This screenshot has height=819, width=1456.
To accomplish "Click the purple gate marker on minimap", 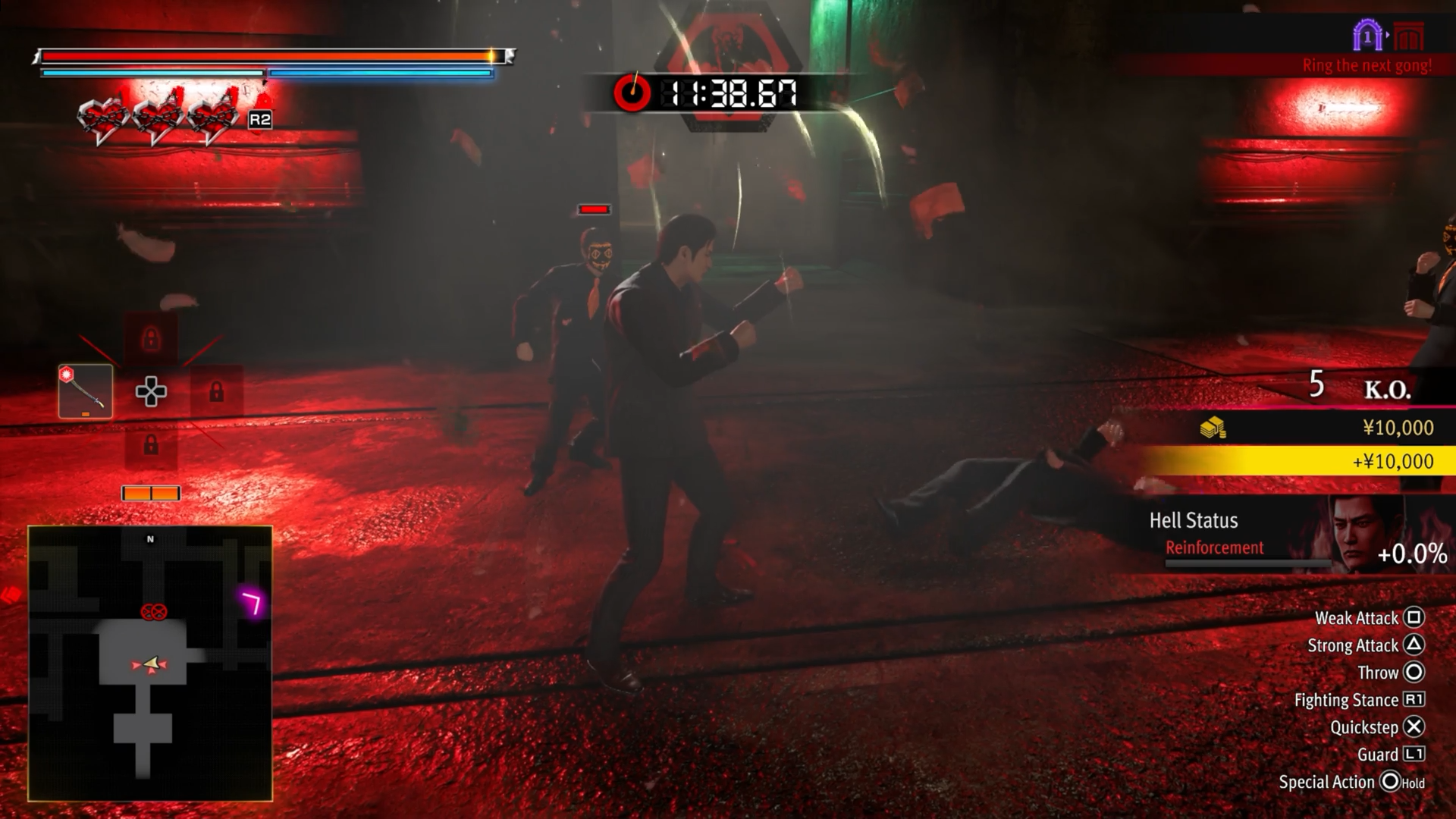I will pyautogui.click(x=252, y=603).
